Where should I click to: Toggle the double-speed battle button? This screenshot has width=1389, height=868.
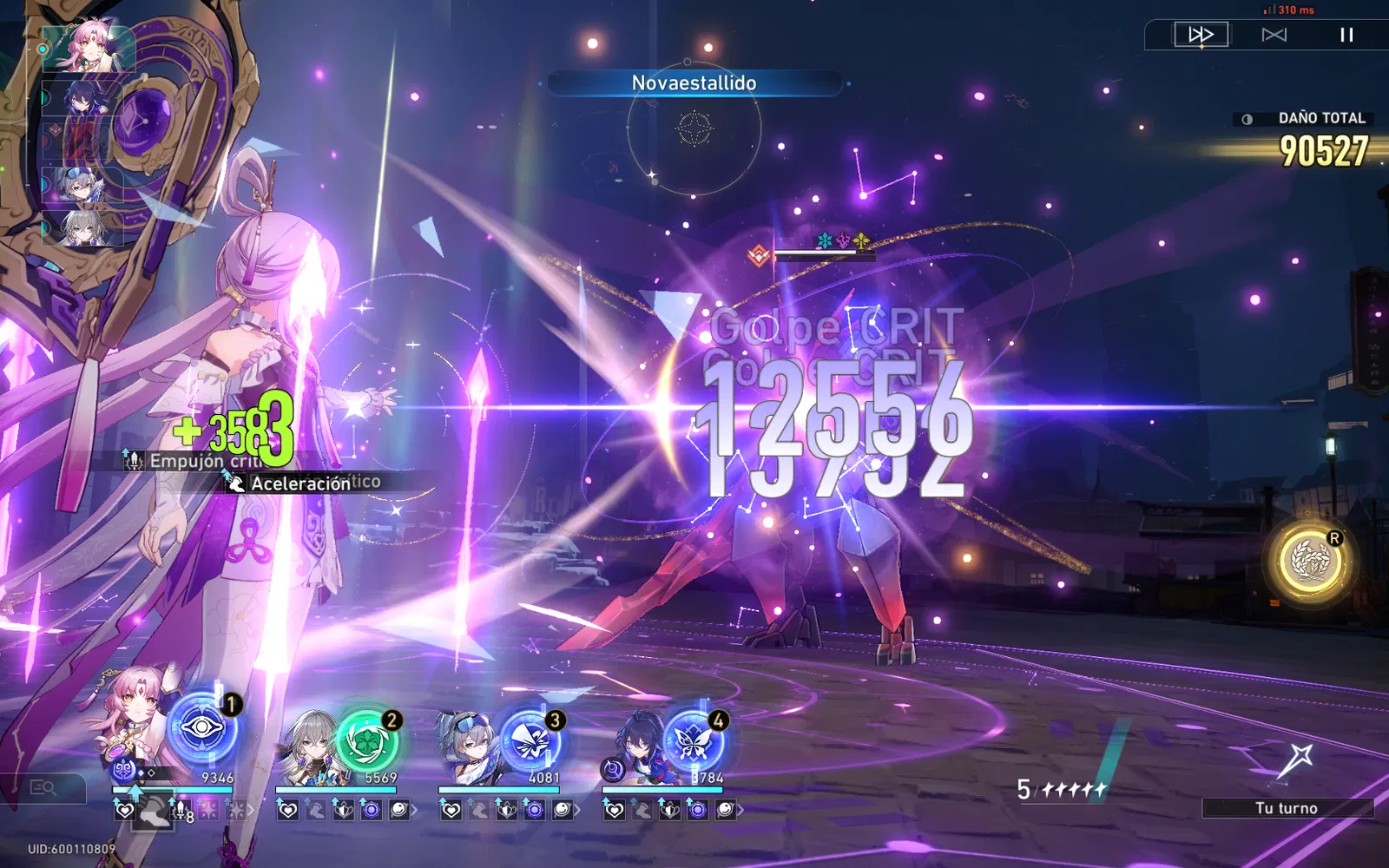point(1201,35)
